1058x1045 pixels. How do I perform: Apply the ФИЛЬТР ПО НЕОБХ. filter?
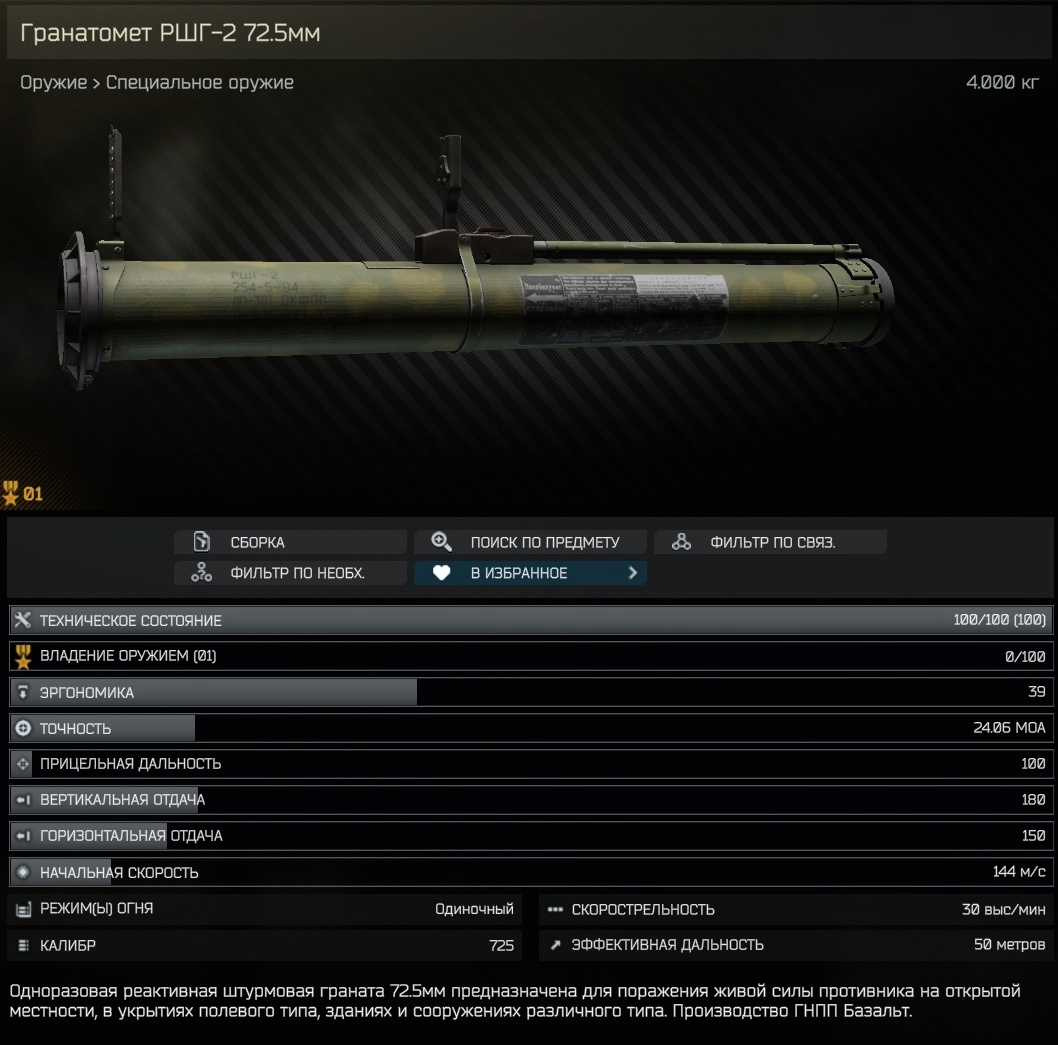(x=290, y=573)
